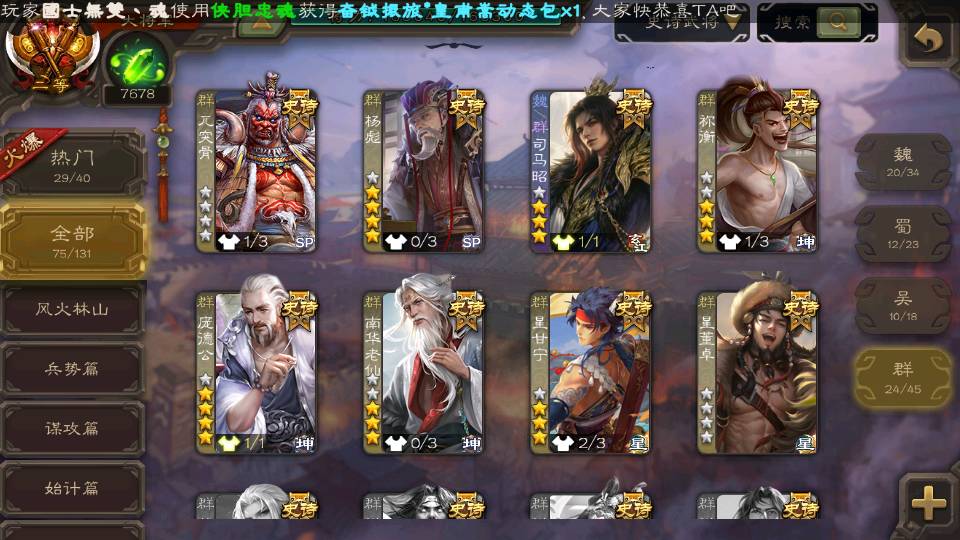960x540 pixels.
Task: Select the 星甘宁 hero card
Action: click(x=591, y=372)
